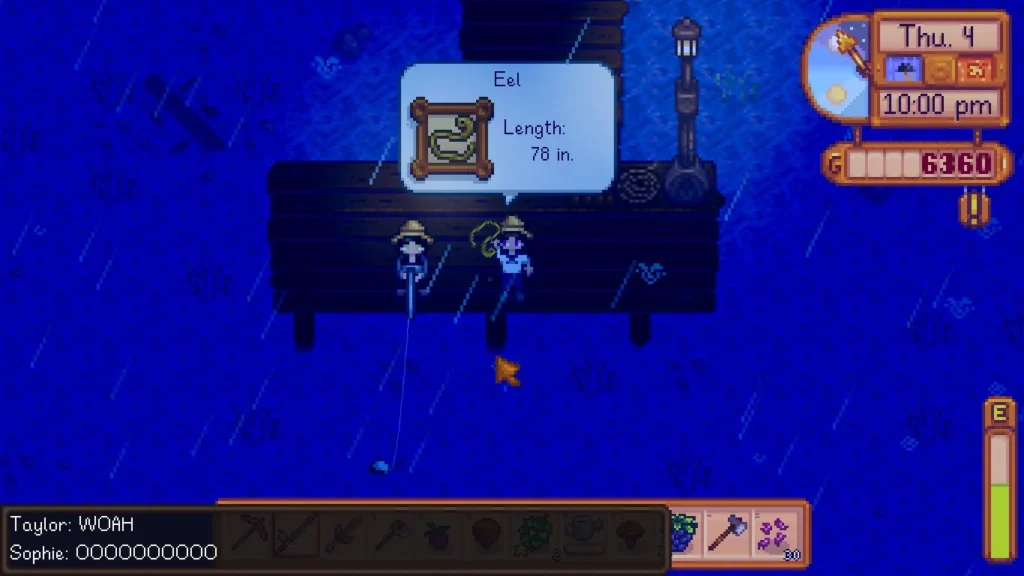Select the dark purple fruit slot
The width and height of the screenshot is (1024, 576).
click(439, 534)
